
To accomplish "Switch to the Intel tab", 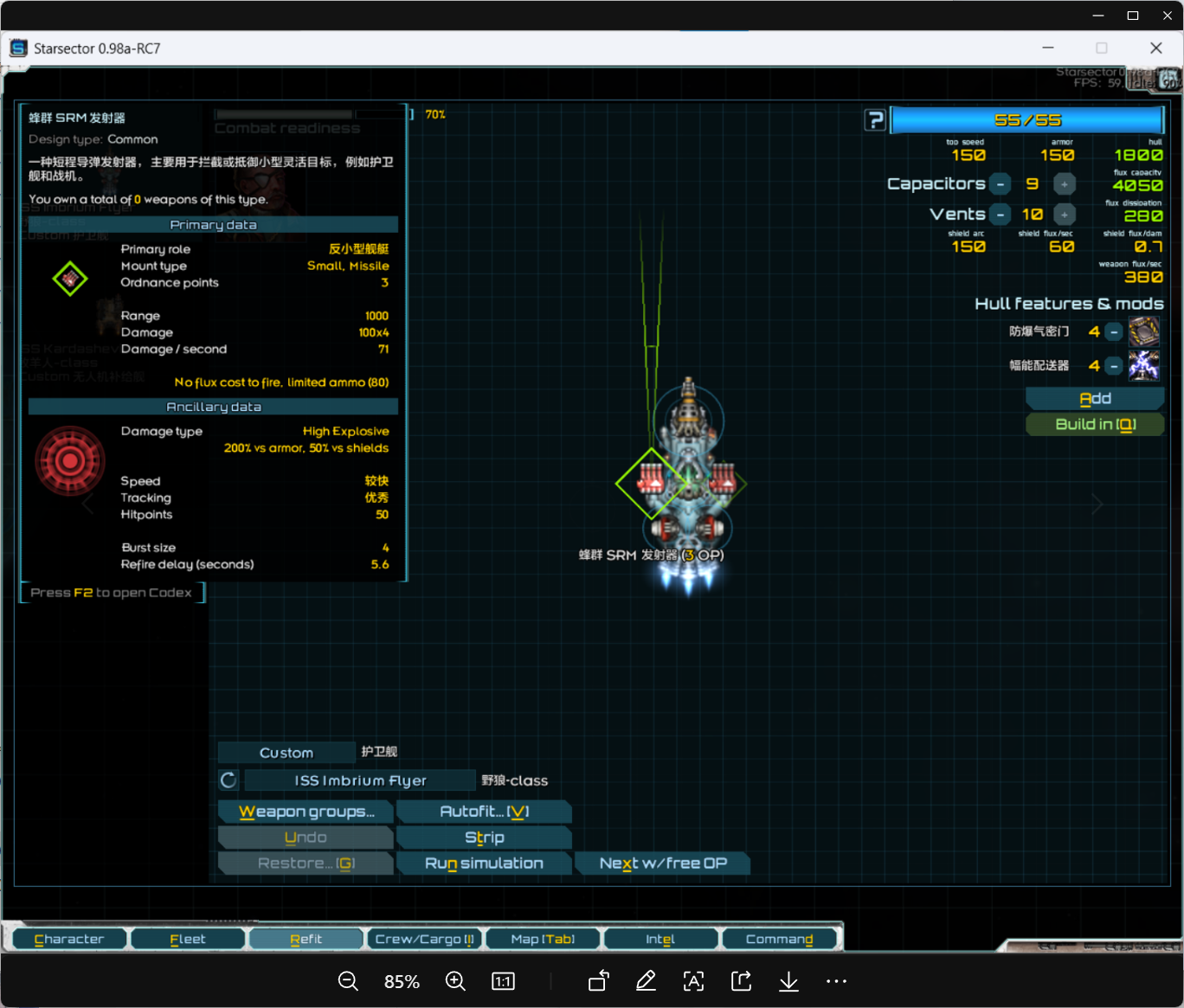I will point(660,940).
